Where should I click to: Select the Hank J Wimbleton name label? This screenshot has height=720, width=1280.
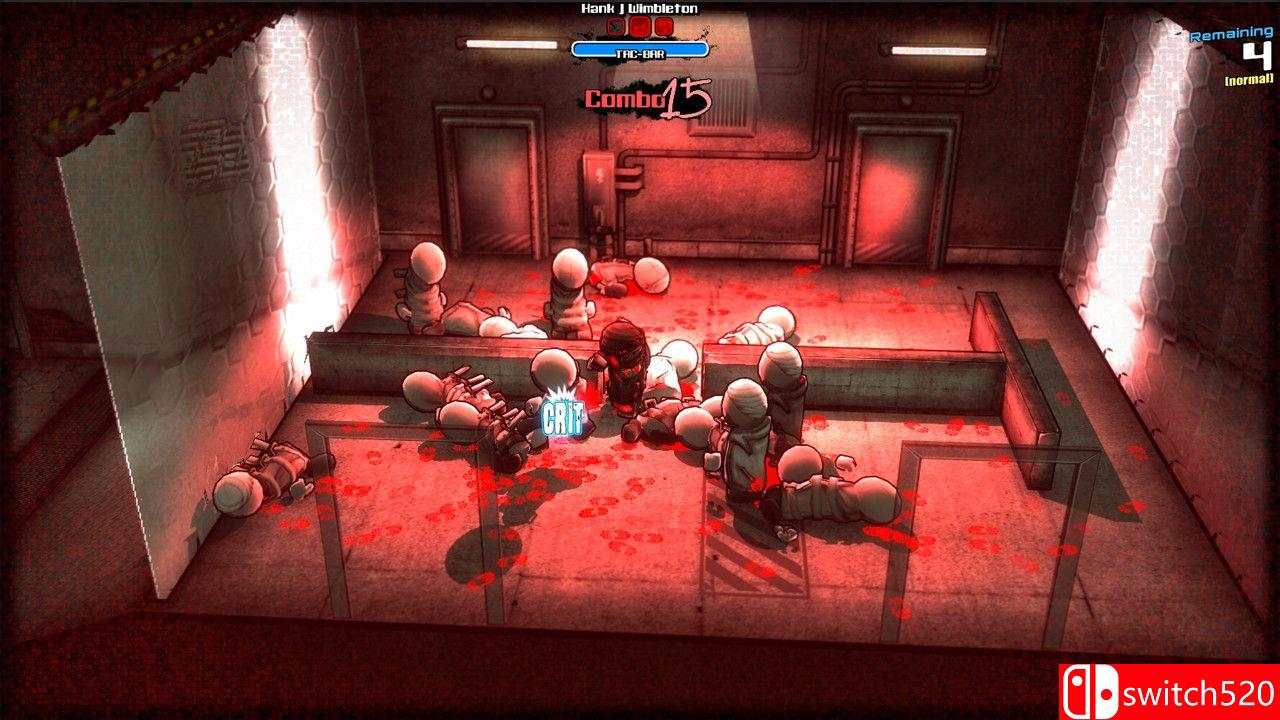[640, 10]
